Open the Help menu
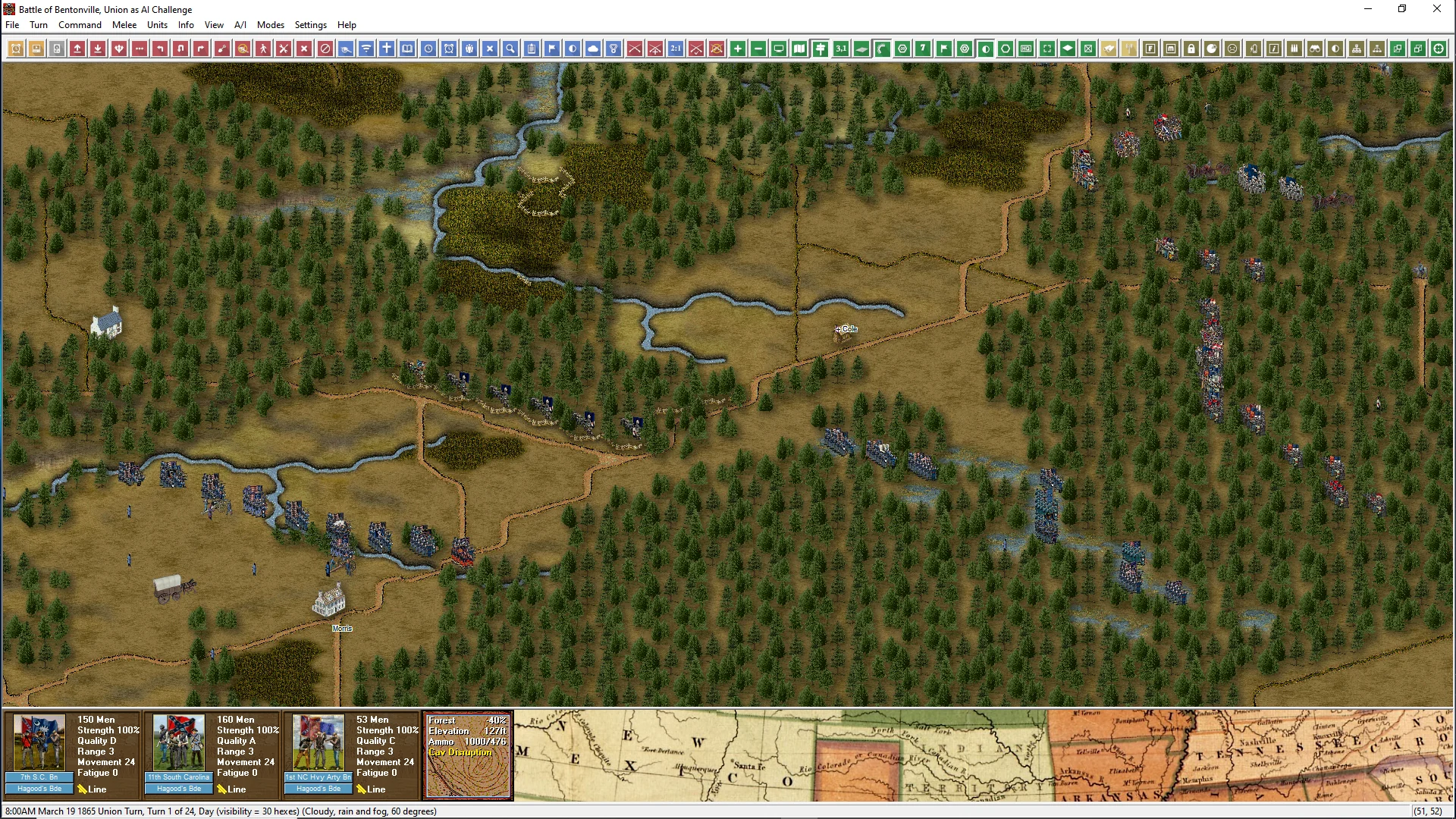This screenshot has width=1456, height=819. [347, 25]
